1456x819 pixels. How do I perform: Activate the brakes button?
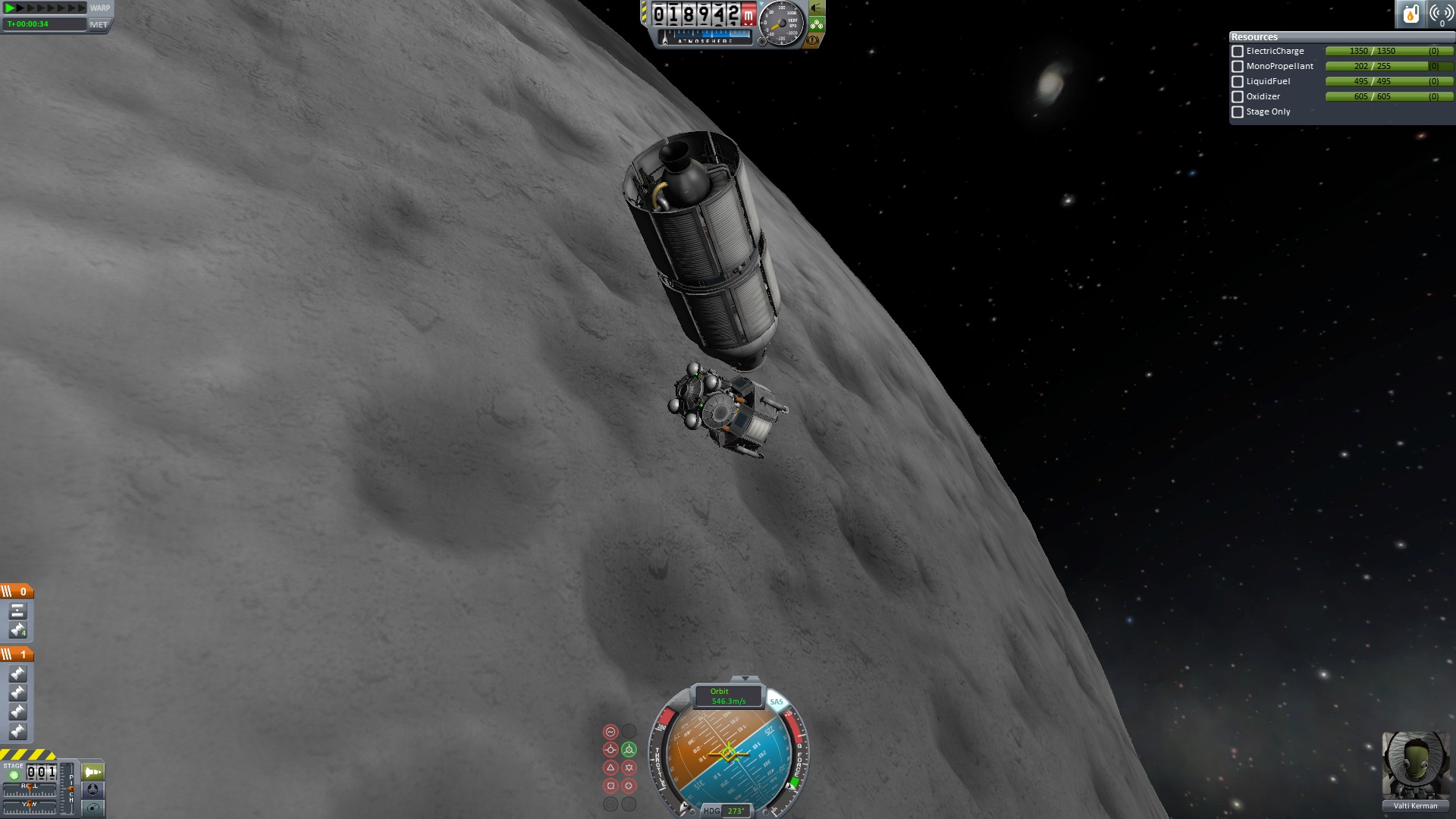(x=813, y=39)
